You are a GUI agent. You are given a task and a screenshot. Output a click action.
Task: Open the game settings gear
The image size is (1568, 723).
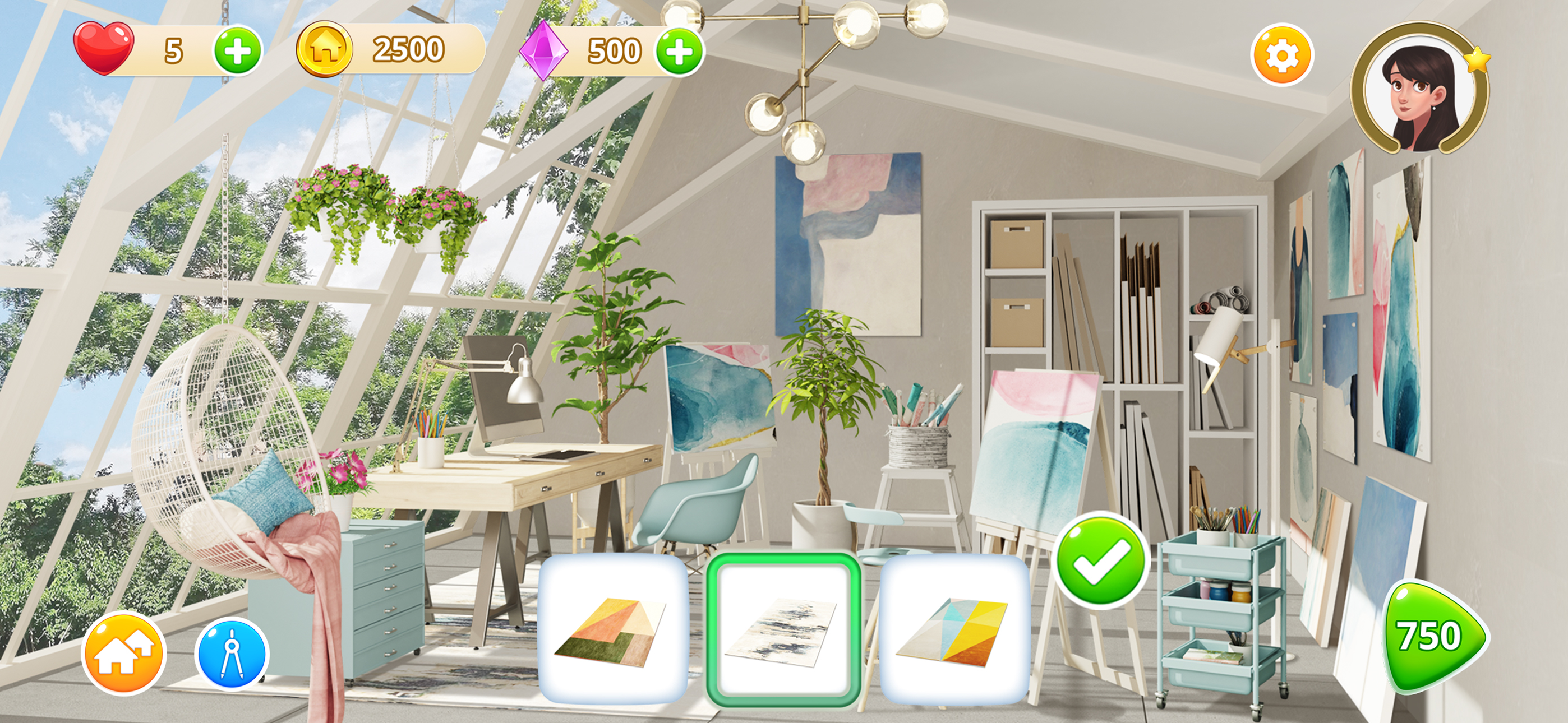pos(1283,55)
